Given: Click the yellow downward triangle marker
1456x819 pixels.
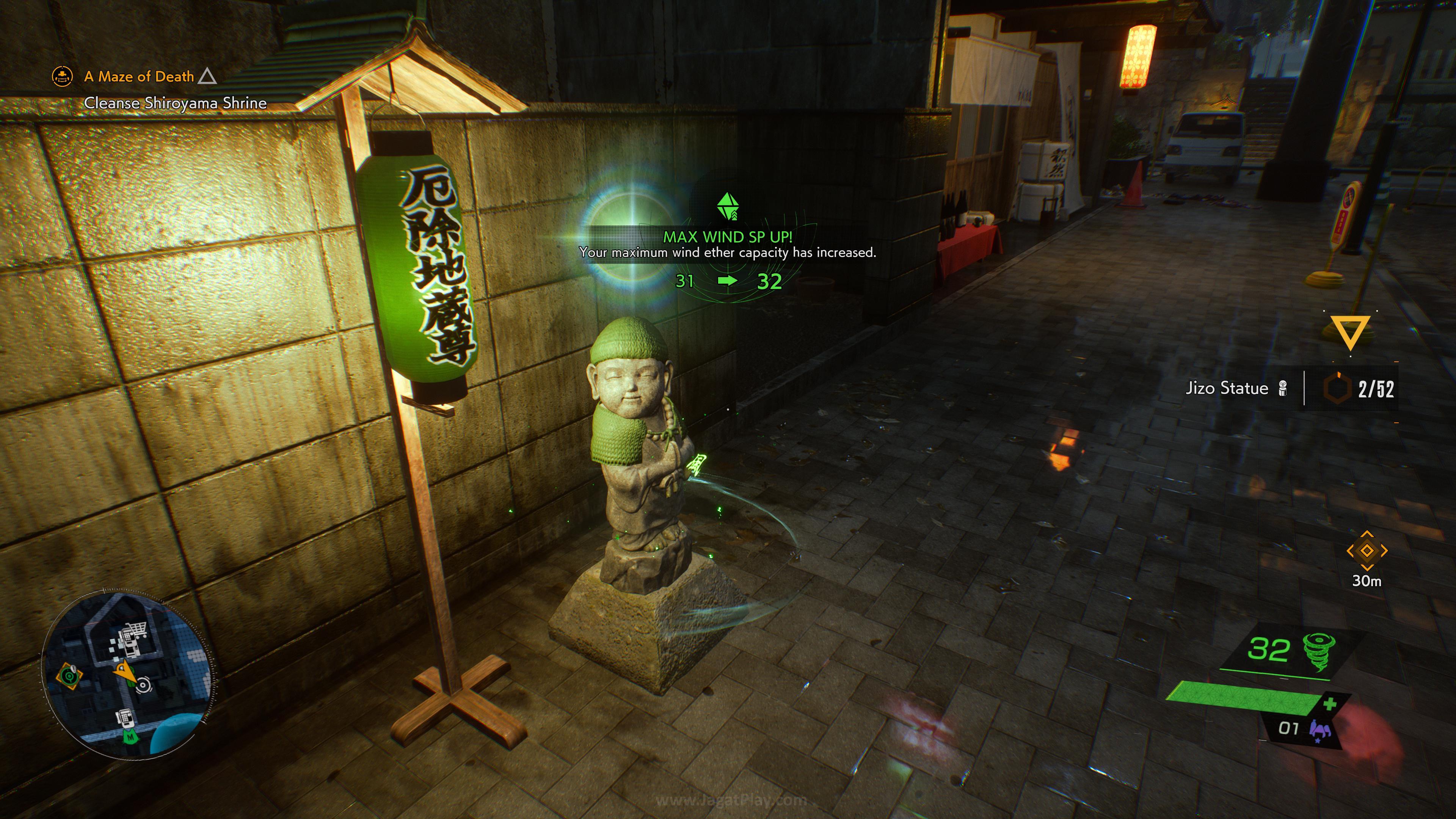Looking at the screenshot, I should tap(1350, 332).
